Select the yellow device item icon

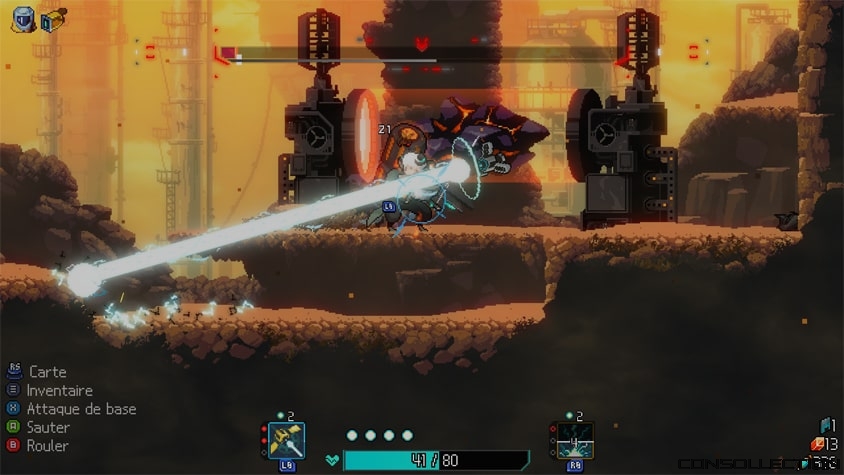coord(53,18)
